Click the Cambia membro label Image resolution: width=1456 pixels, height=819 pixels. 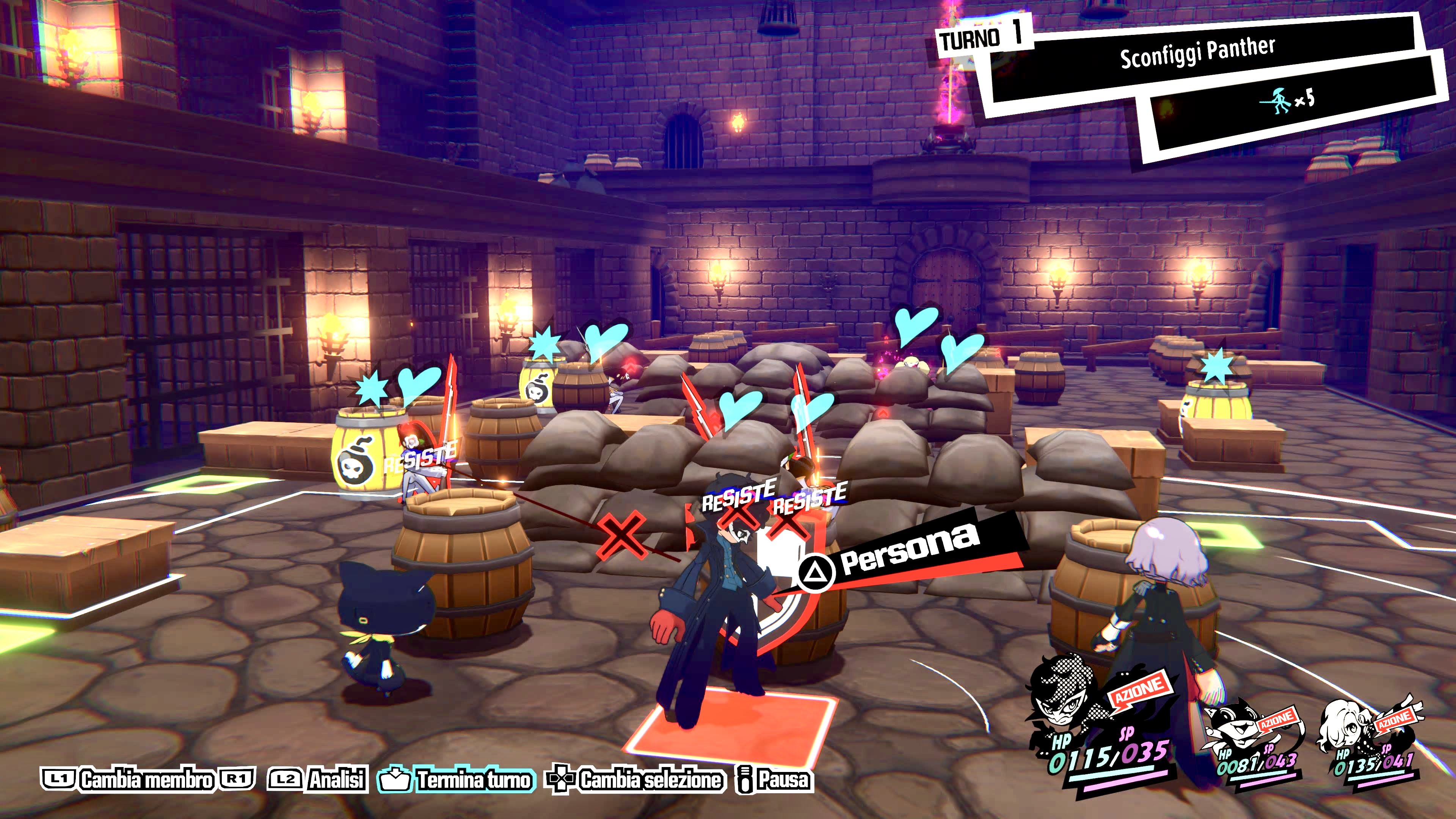click(147, 780)
